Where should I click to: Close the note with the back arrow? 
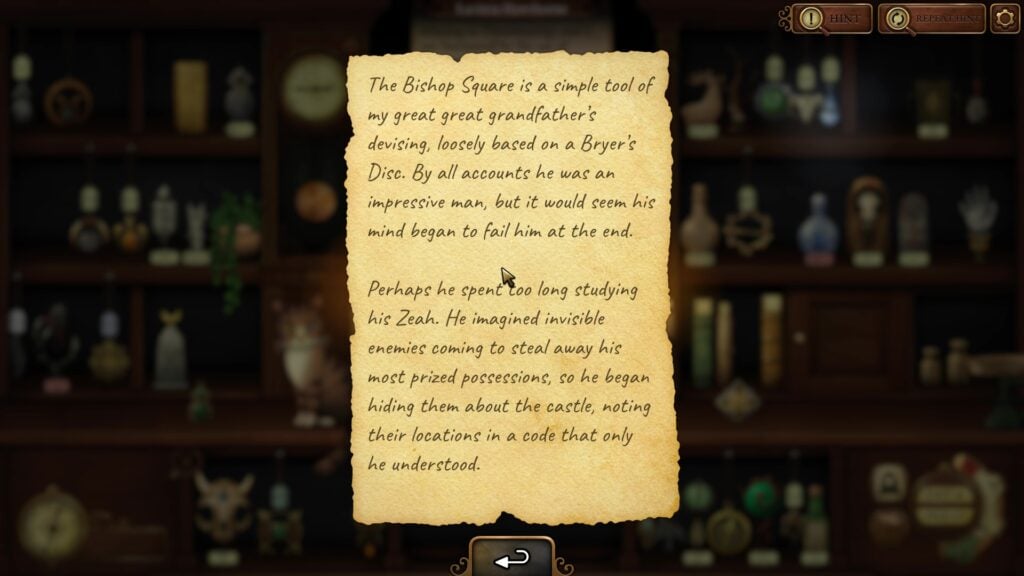(x=512, y=559)
